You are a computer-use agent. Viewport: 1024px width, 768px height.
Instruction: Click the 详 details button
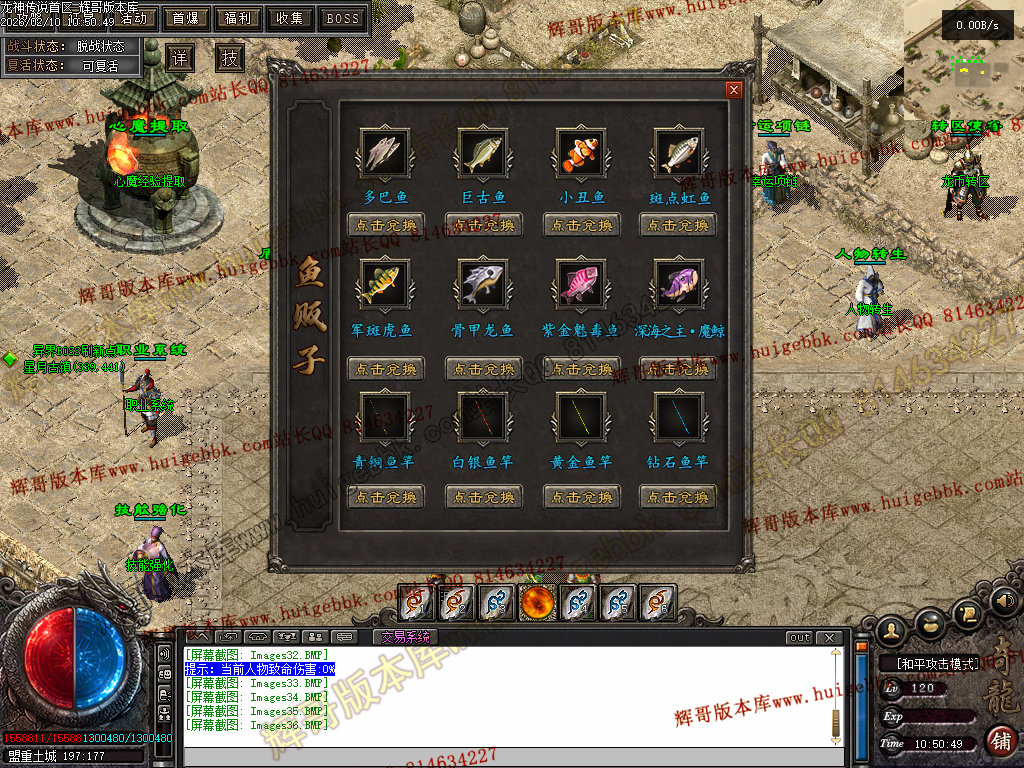pyautogui.click(x=180, y=57)
